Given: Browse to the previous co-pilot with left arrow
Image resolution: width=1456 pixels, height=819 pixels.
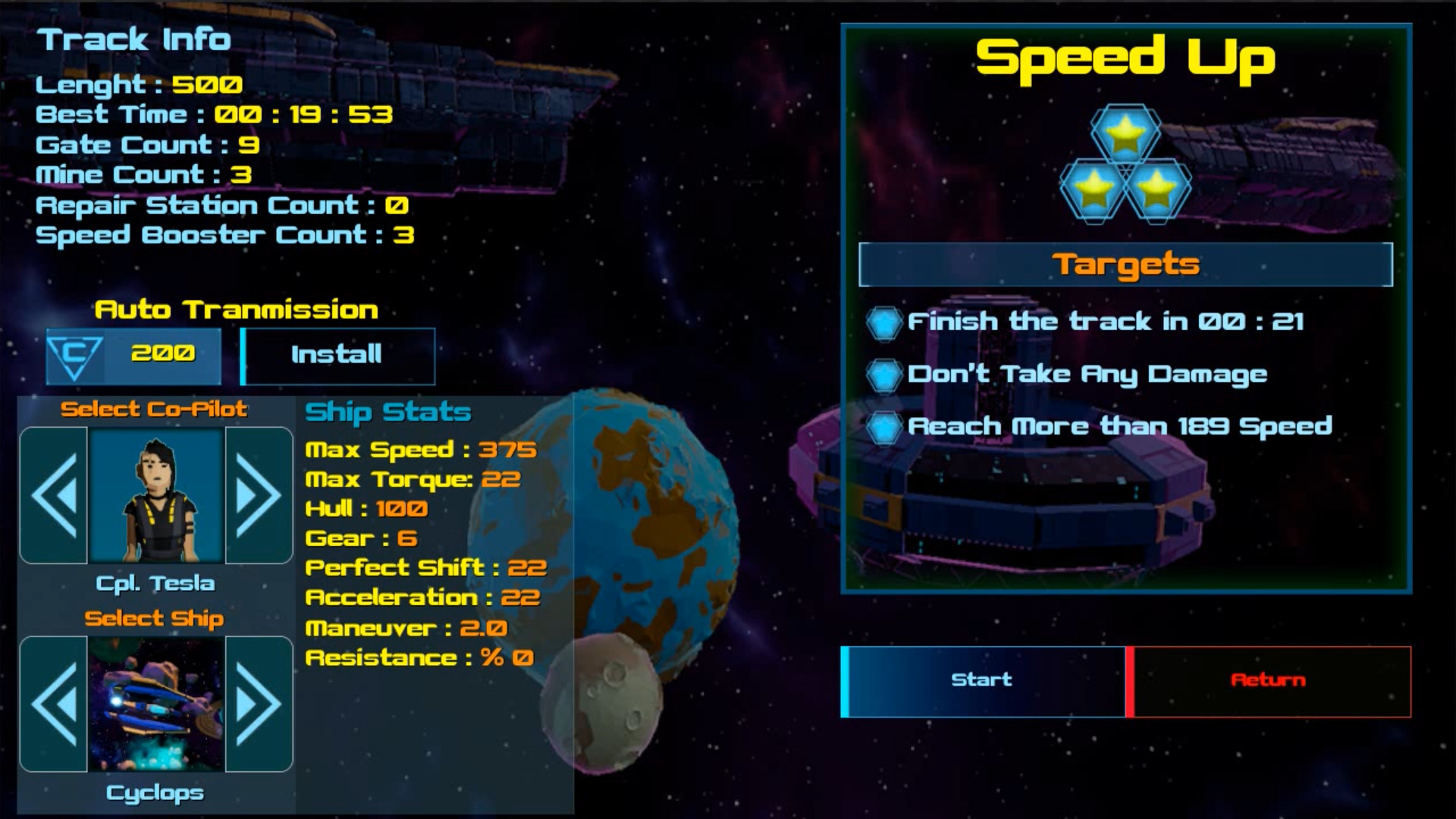Looking at the screenshot, I should point(56,494).
